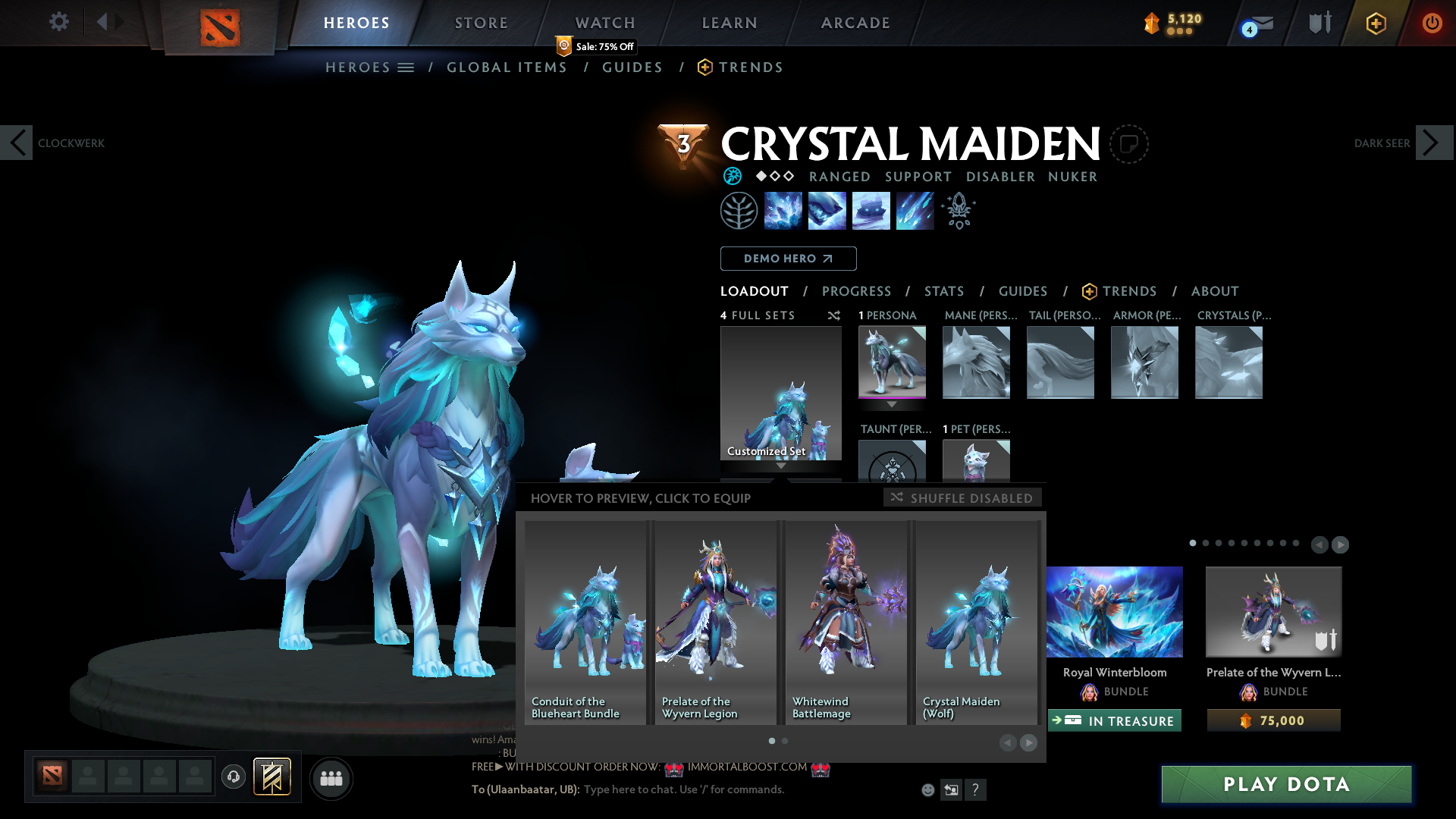Expand the Heroes hamburger menu
Viewport: 1456px width, 819px height.
point(407,67)
